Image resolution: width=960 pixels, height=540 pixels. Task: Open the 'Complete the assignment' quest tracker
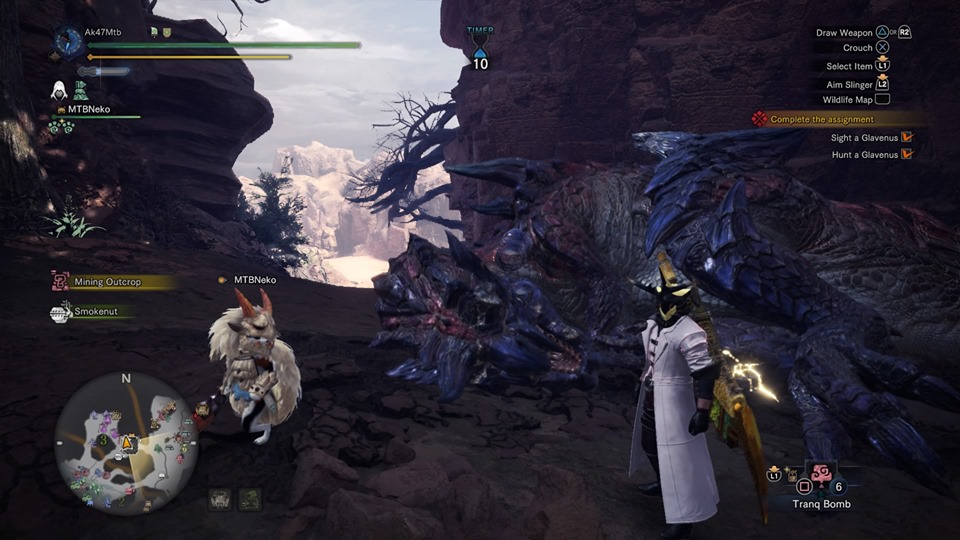tap(822, 119)
